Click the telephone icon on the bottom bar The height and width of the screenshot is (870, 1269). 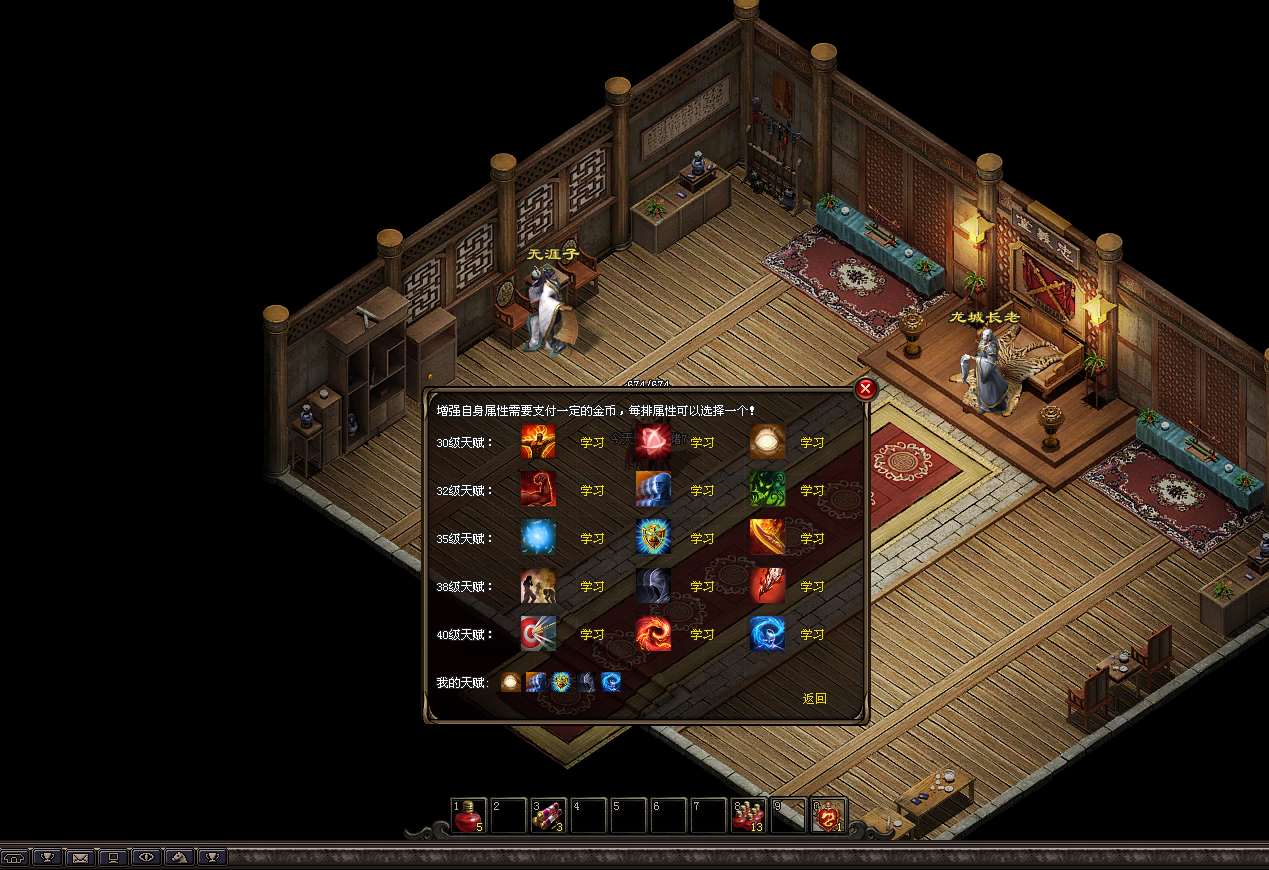pos(15,857)
